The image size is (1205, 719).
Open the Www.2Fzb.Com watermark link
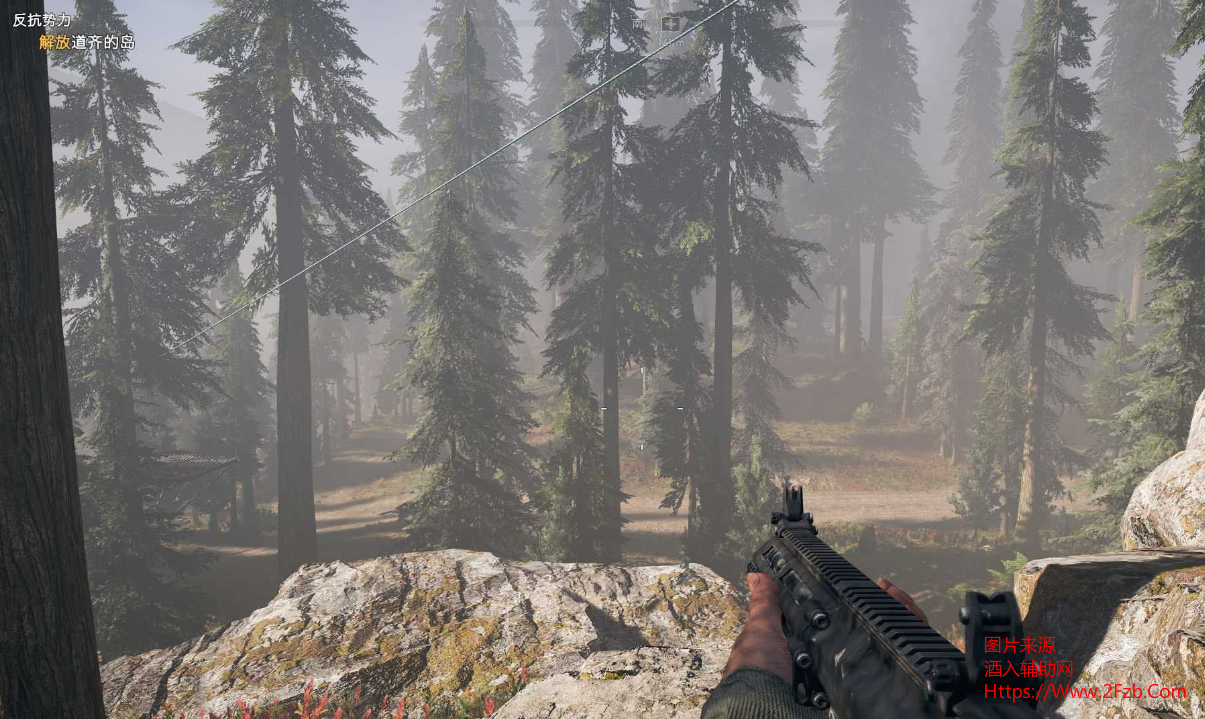coord(1085,691)
